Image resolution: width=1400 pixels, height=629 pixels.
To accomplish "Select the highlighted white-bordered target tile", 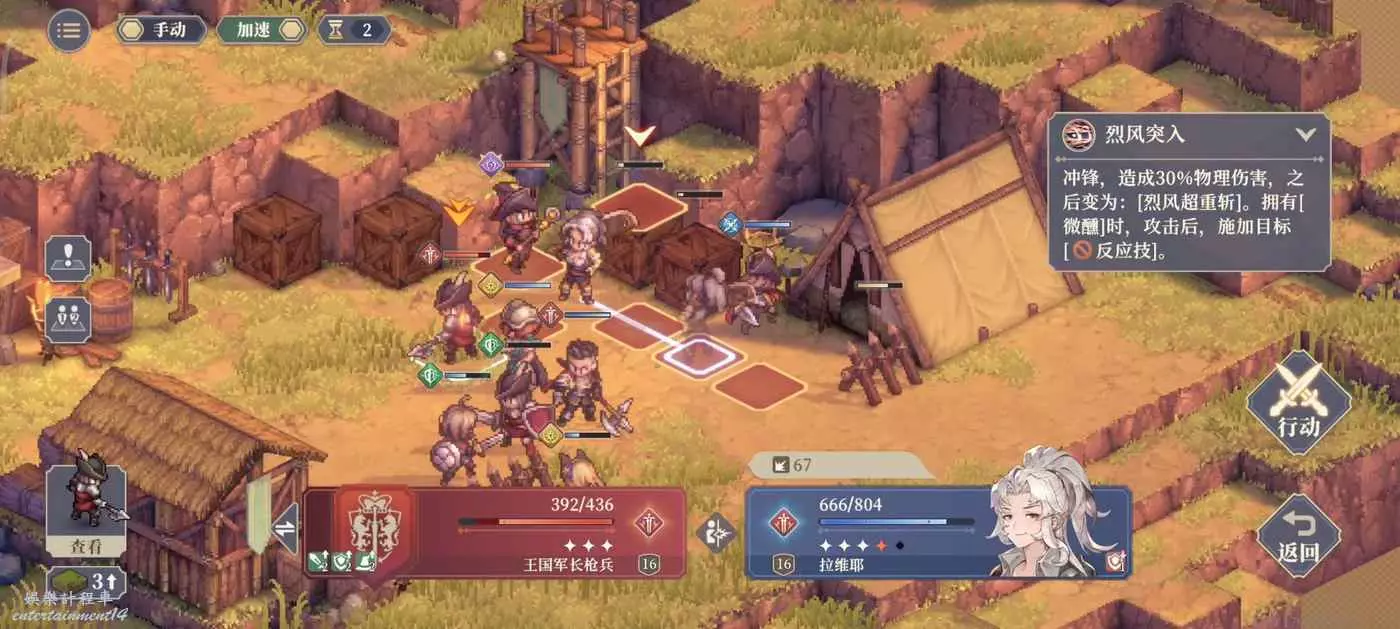I will [x=698, y=354].
